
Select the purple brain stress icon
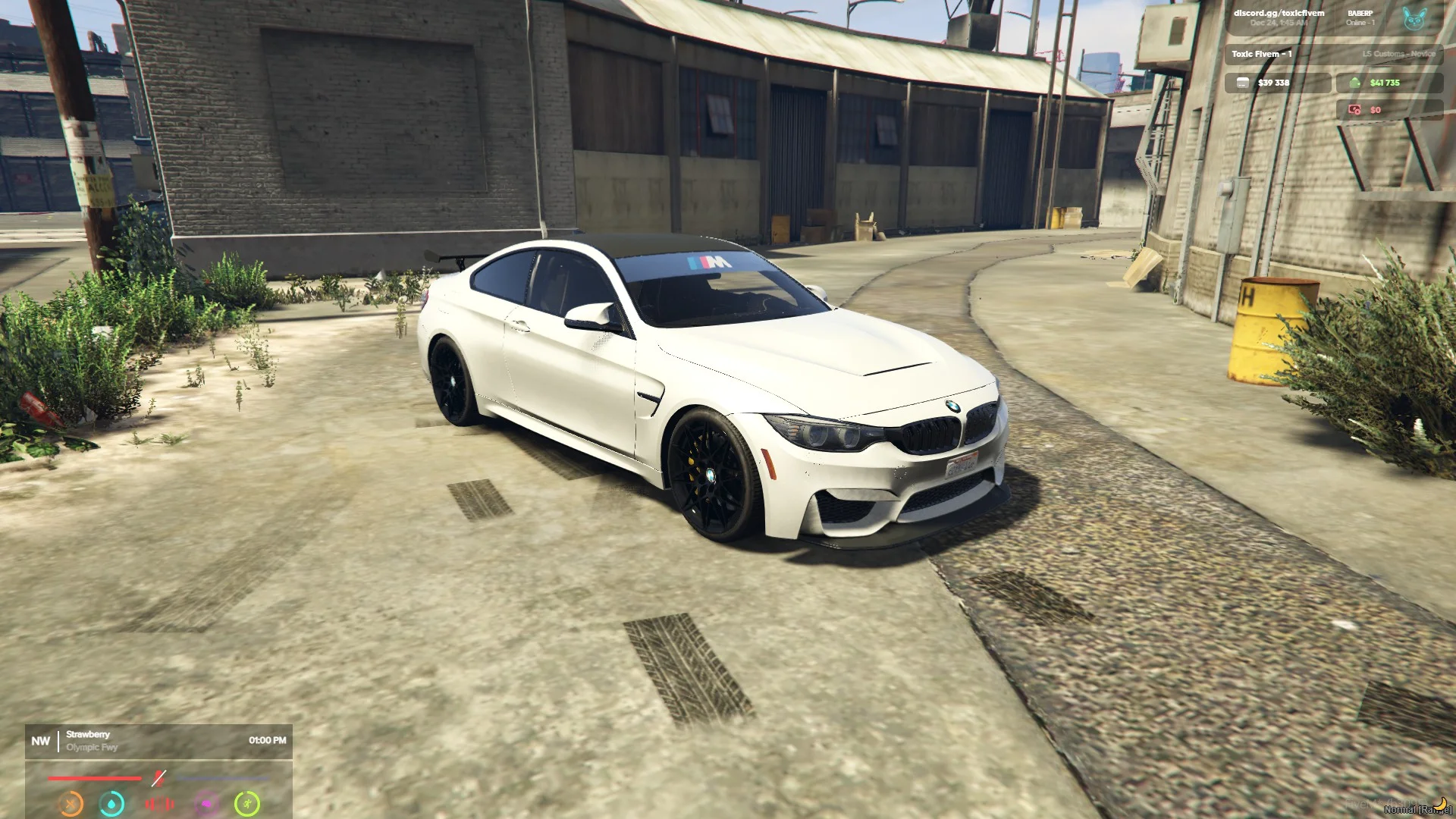pos(206,803)
